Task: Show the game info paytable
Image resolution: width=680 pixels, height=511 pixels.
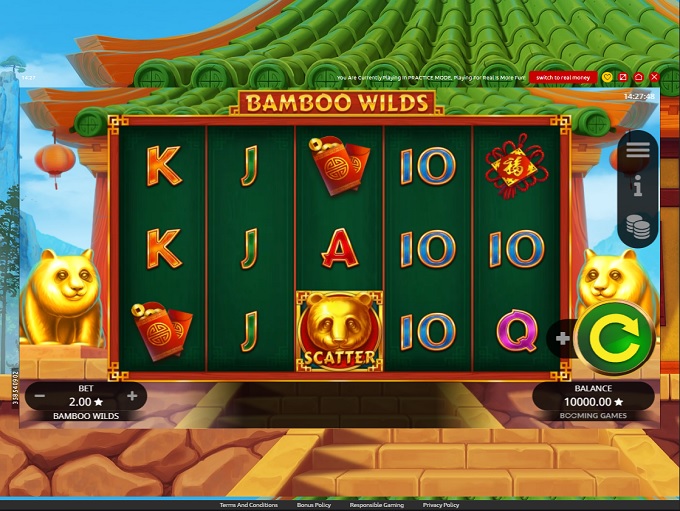Action: (638, 186)
